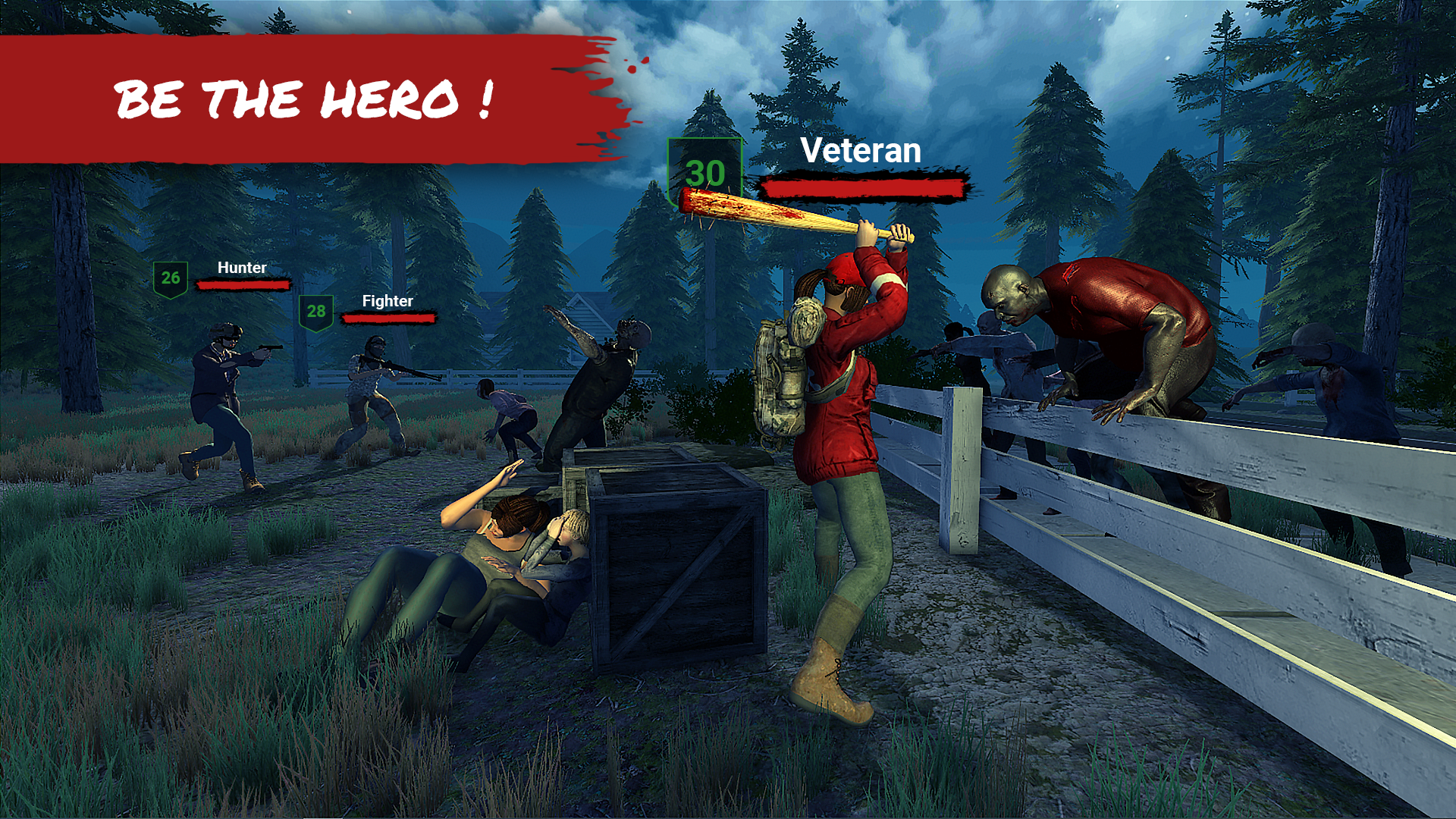1456x819 pixels.
Task: Click the red blood splatter banner edge
Action: coord(599,99)
